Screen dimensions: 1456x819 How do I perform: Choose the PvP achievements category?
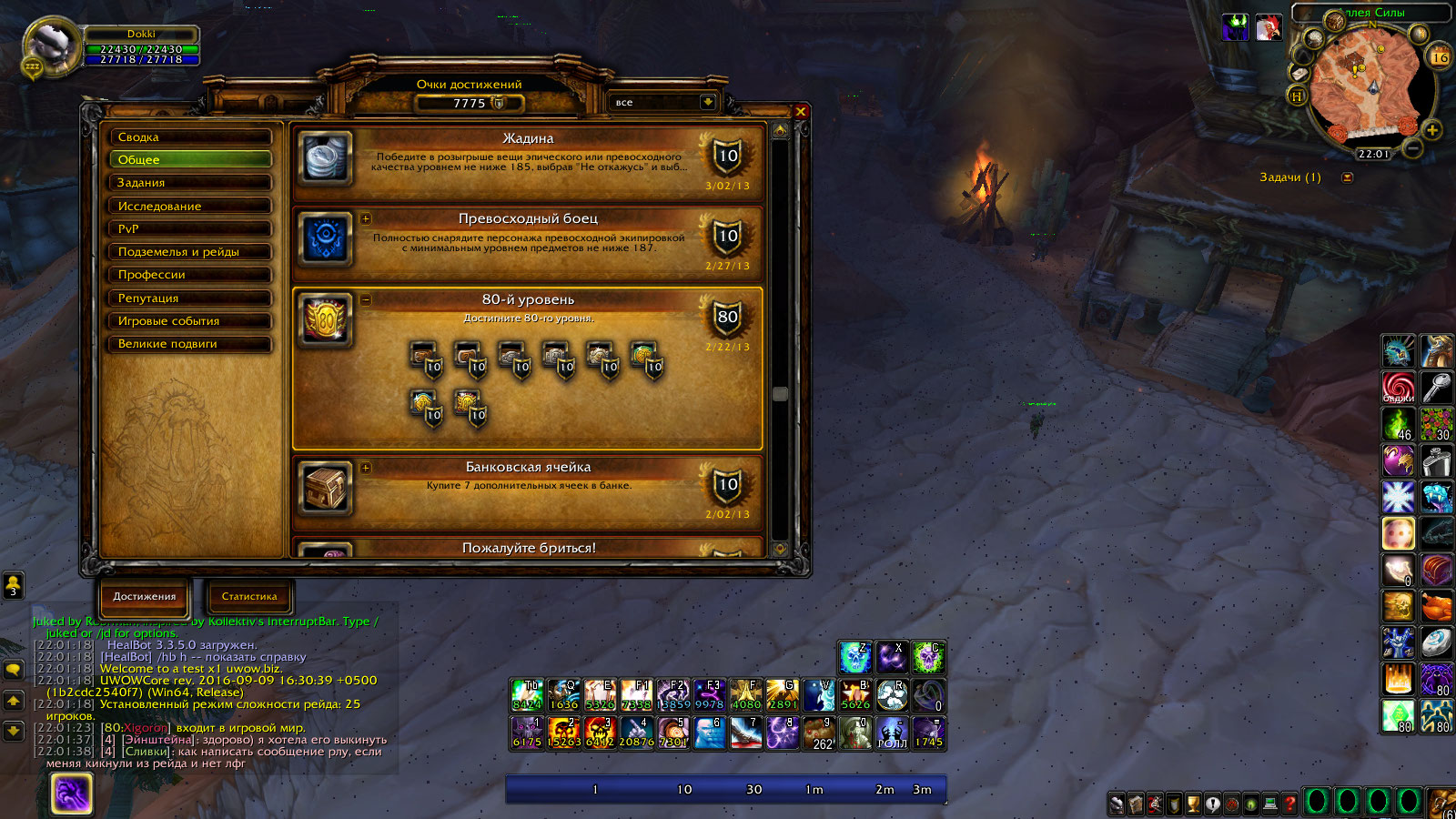pos(190,229)
